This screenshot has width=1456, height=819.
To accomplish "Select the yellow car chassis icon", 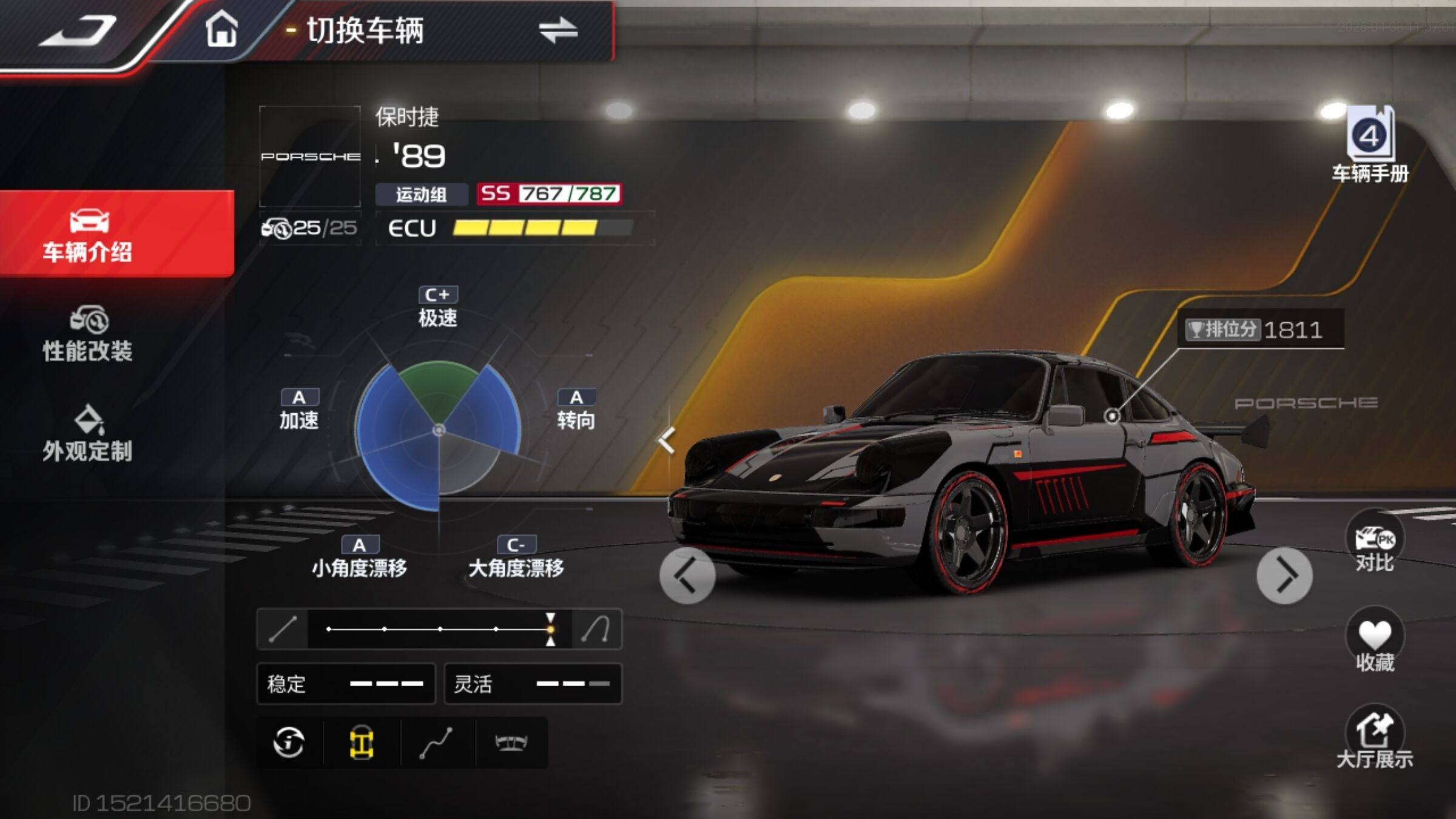I will coord(362,742).
